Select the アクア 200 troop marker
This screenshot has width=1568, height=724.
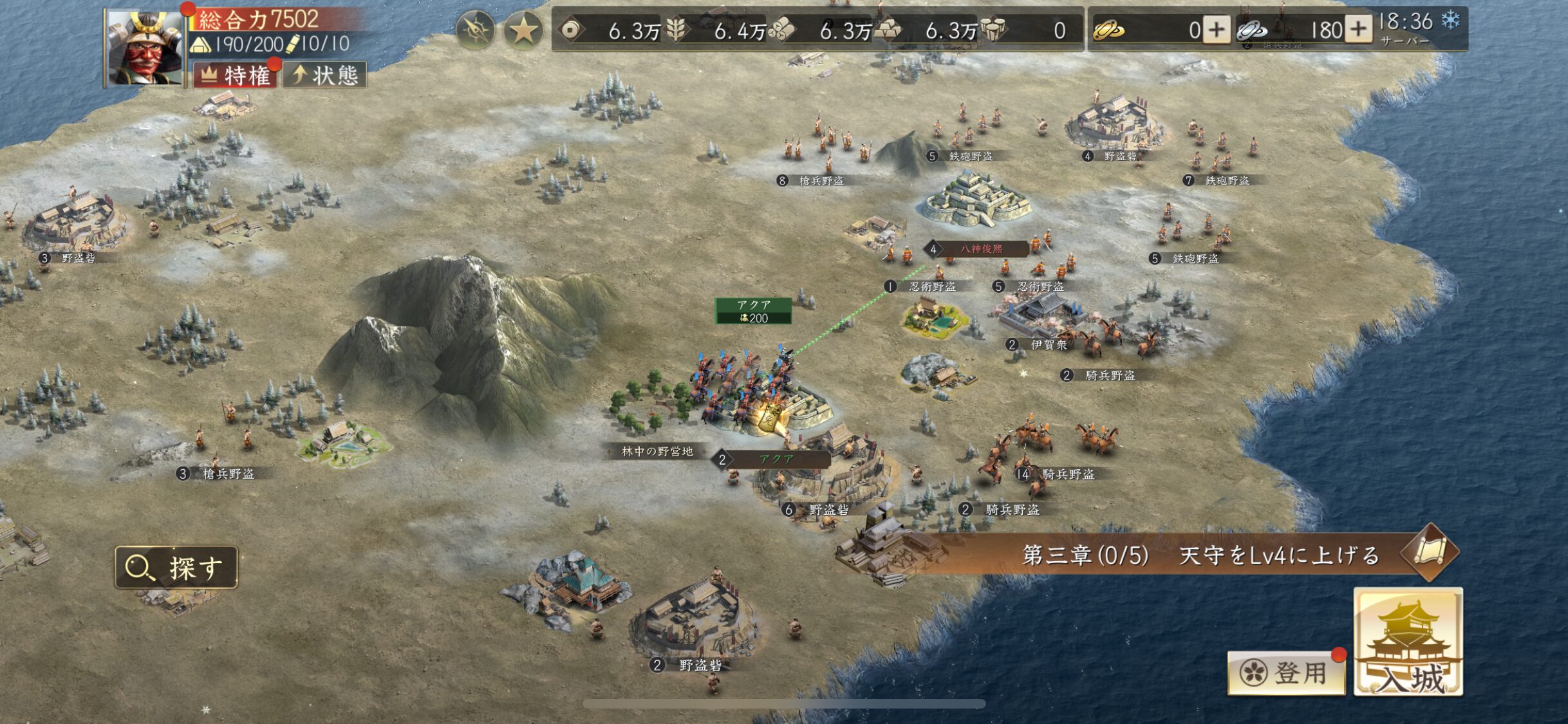click(753, 311)
